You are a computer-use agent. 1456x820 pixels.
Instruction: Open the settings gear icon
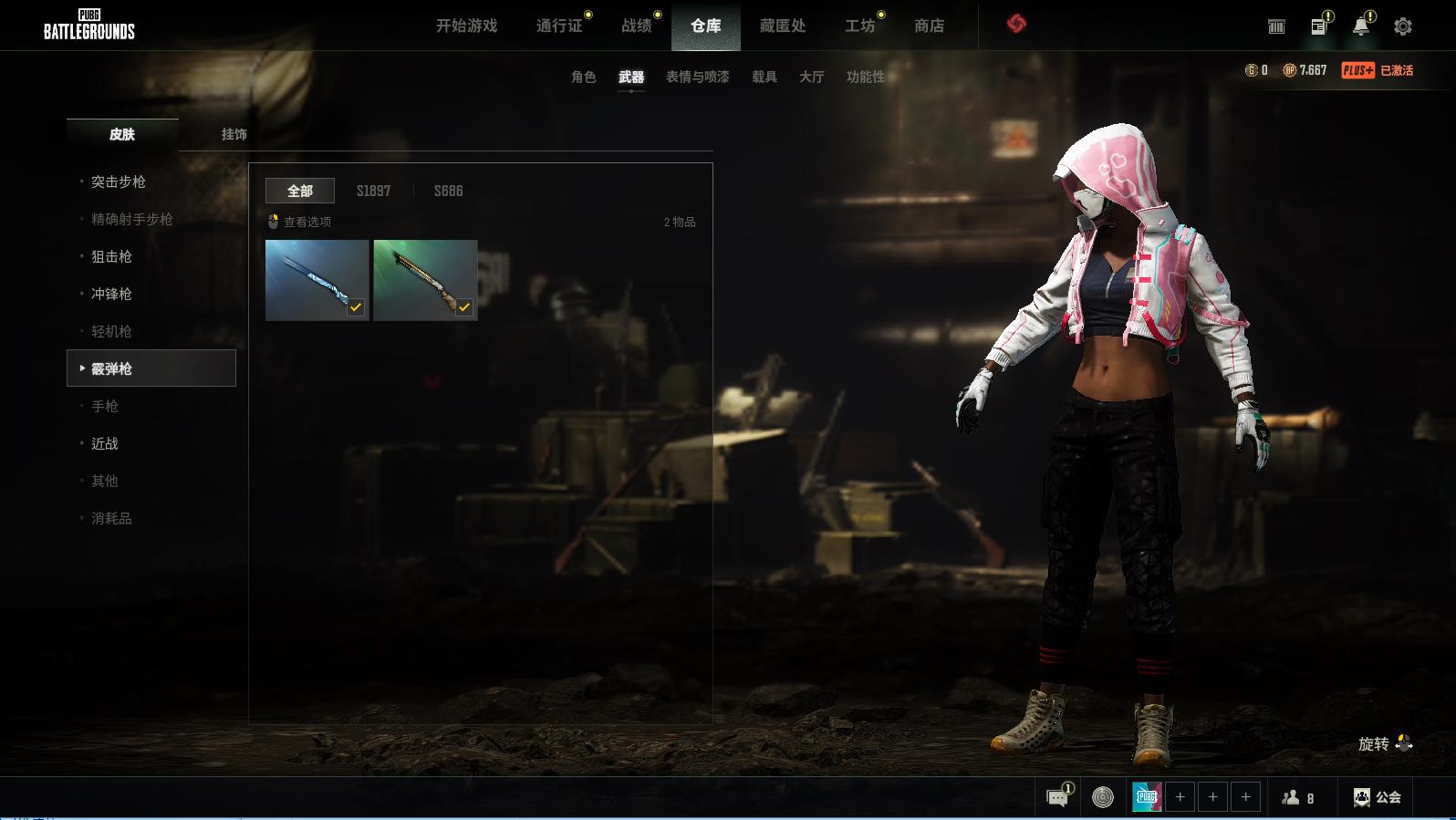pos(1403,26)
